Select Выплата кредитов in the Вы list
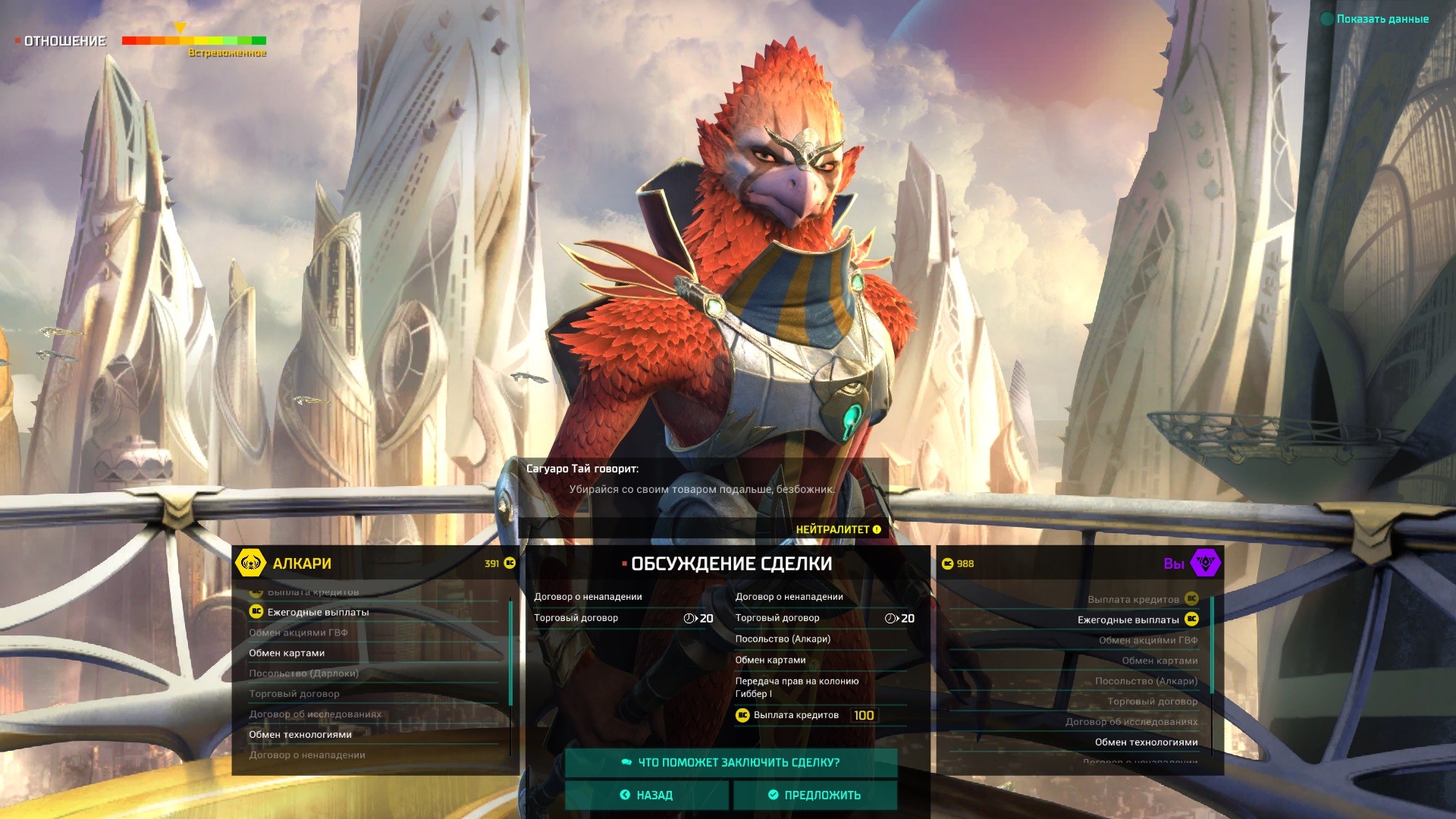Screen dimensions: 1456x819 [1133, 599]
